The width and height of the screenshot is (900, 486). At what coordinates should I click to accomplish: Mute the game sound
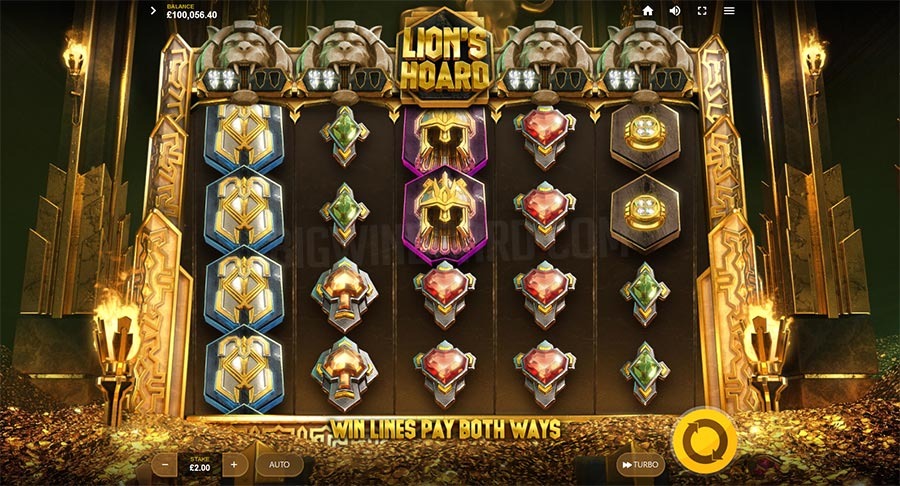pyautogui.click(x=675, y=11)
